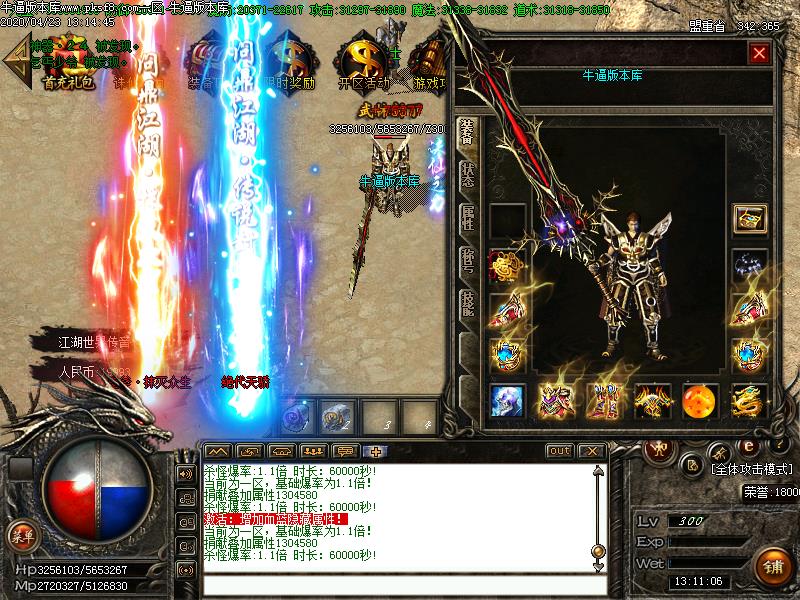Image resolution: width=800 pixels, height=600 pixels.
Task: Select the blue skull equipment slot
Action: (508, 401)
